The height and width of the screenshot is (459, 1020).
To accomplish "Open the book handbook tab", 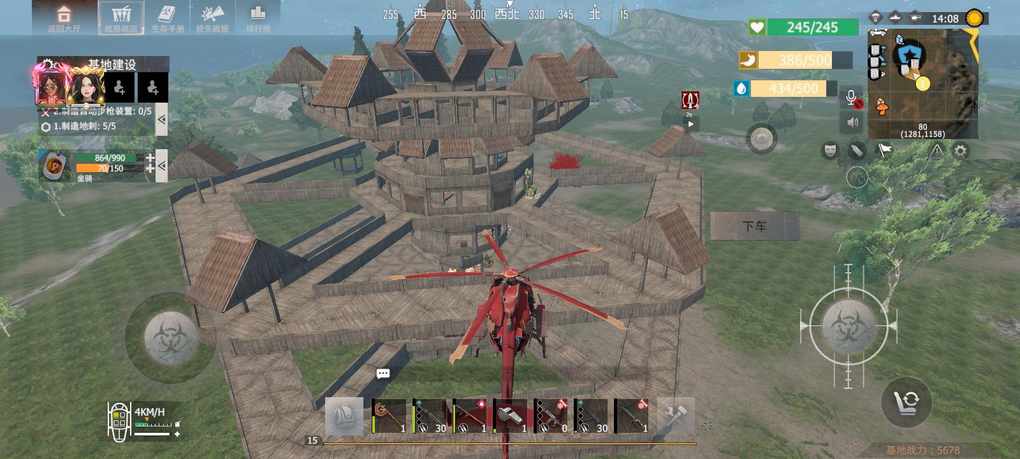I will (x=167, y=15).
